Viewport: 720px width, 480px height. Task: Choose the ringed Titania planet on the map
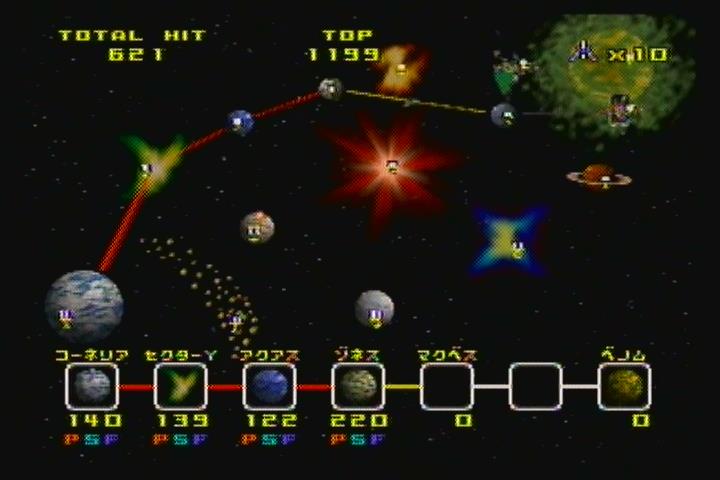pos(598,177)
